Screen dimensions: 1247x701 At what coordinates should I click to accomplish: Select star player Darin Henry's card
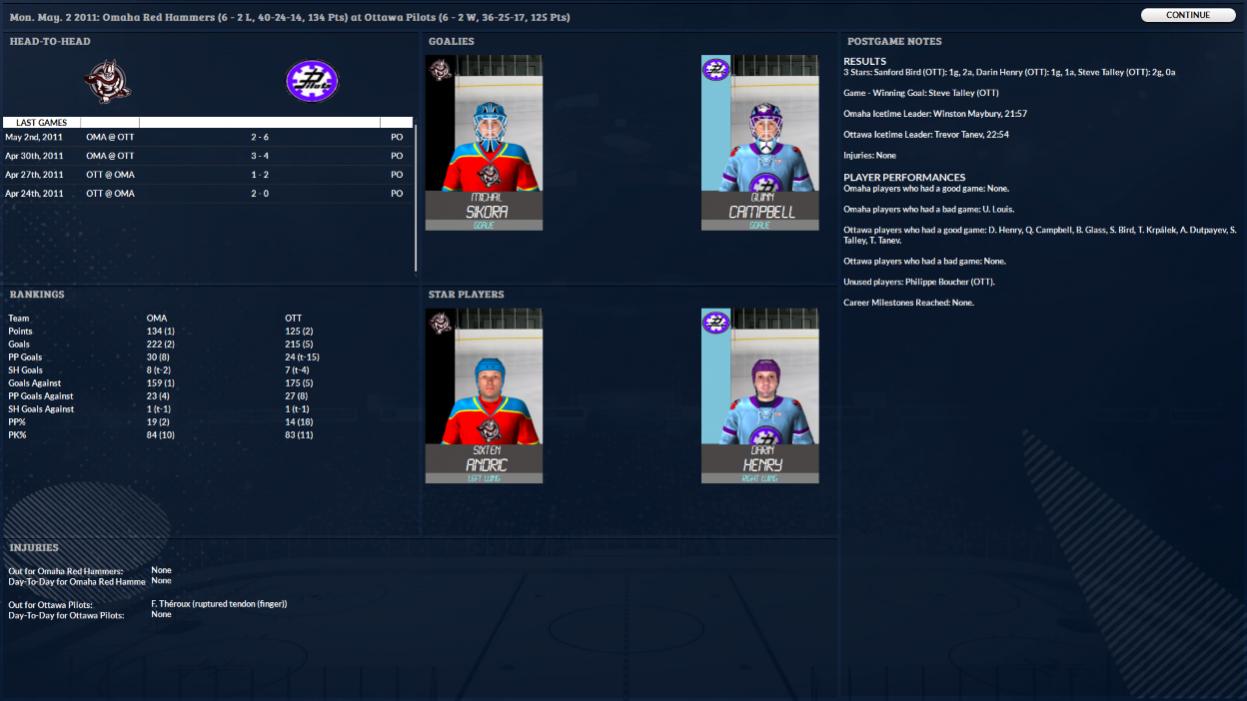[760, 395]
